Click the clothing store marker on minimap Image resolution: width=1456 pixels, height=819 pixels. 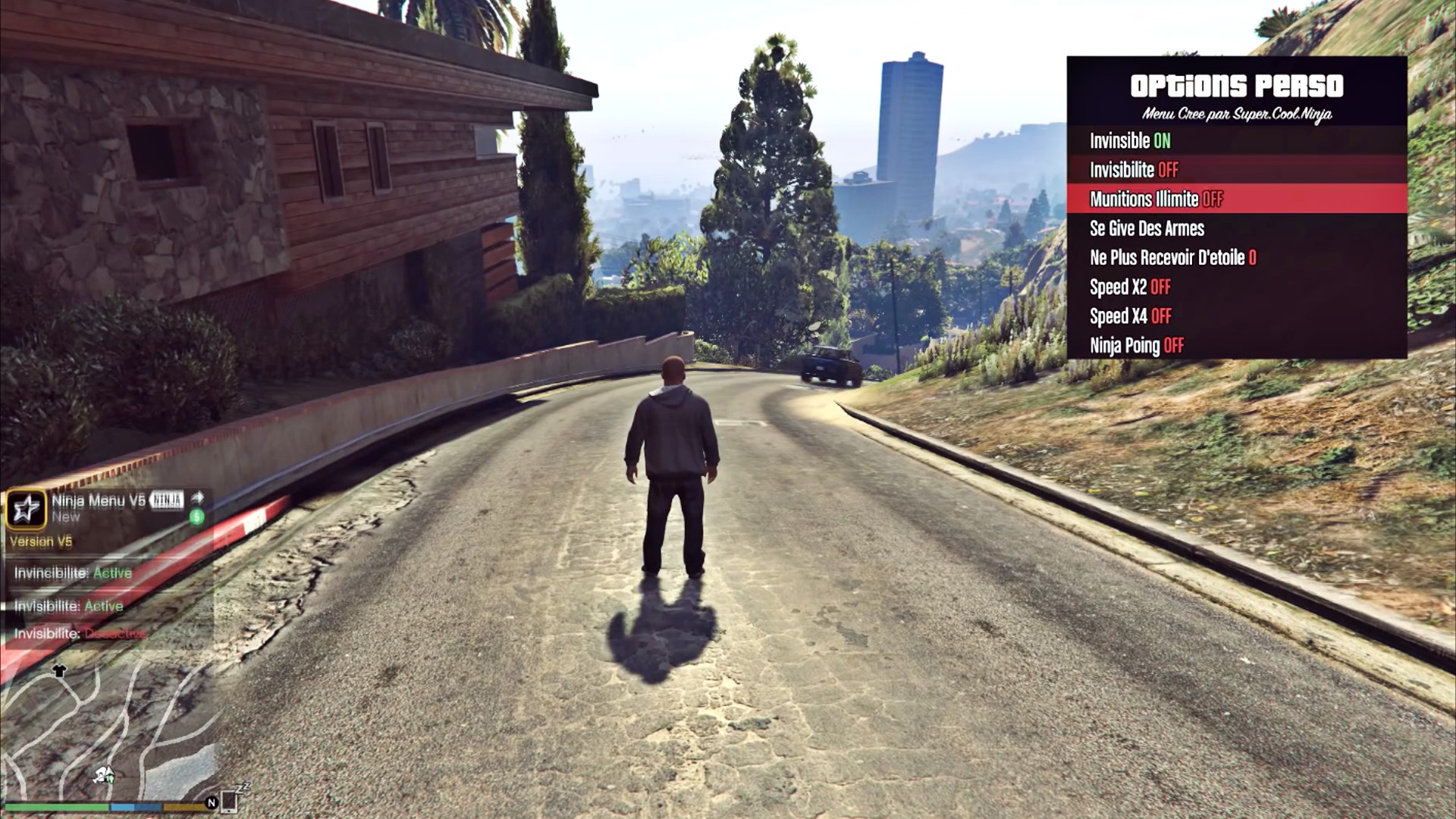(x=59, y=670)
